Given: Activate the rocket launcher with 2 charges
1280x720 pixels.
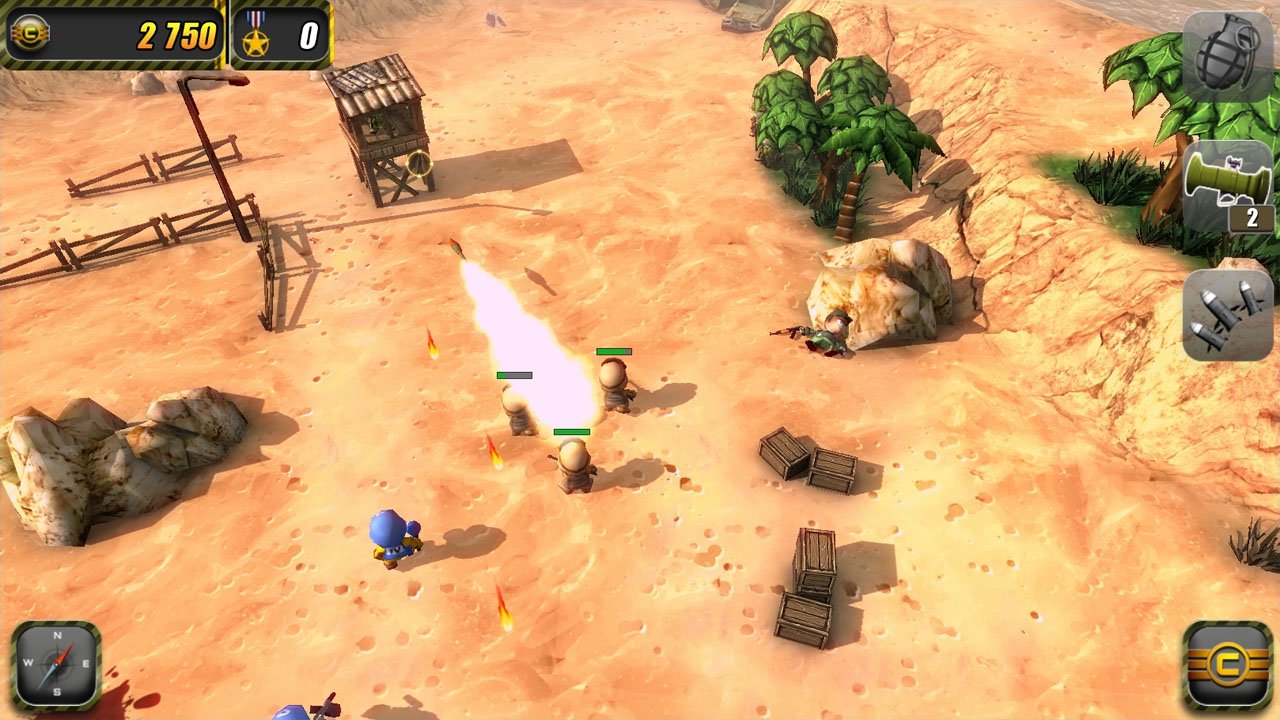Looking at the screenshot, I should point(1226,185).
